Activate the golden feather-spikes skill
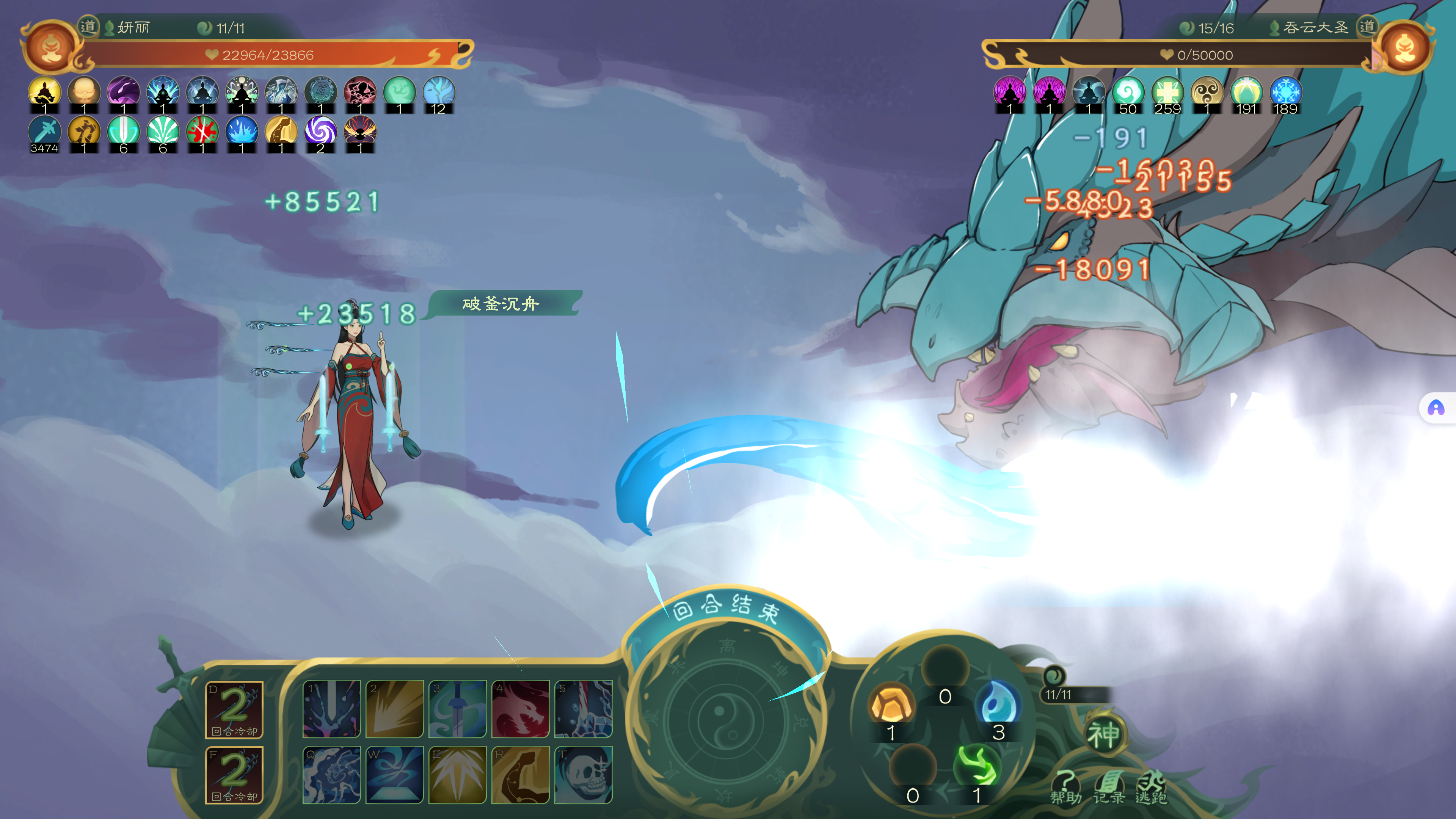Screen dimensions: 1456x819 point(457,774)
